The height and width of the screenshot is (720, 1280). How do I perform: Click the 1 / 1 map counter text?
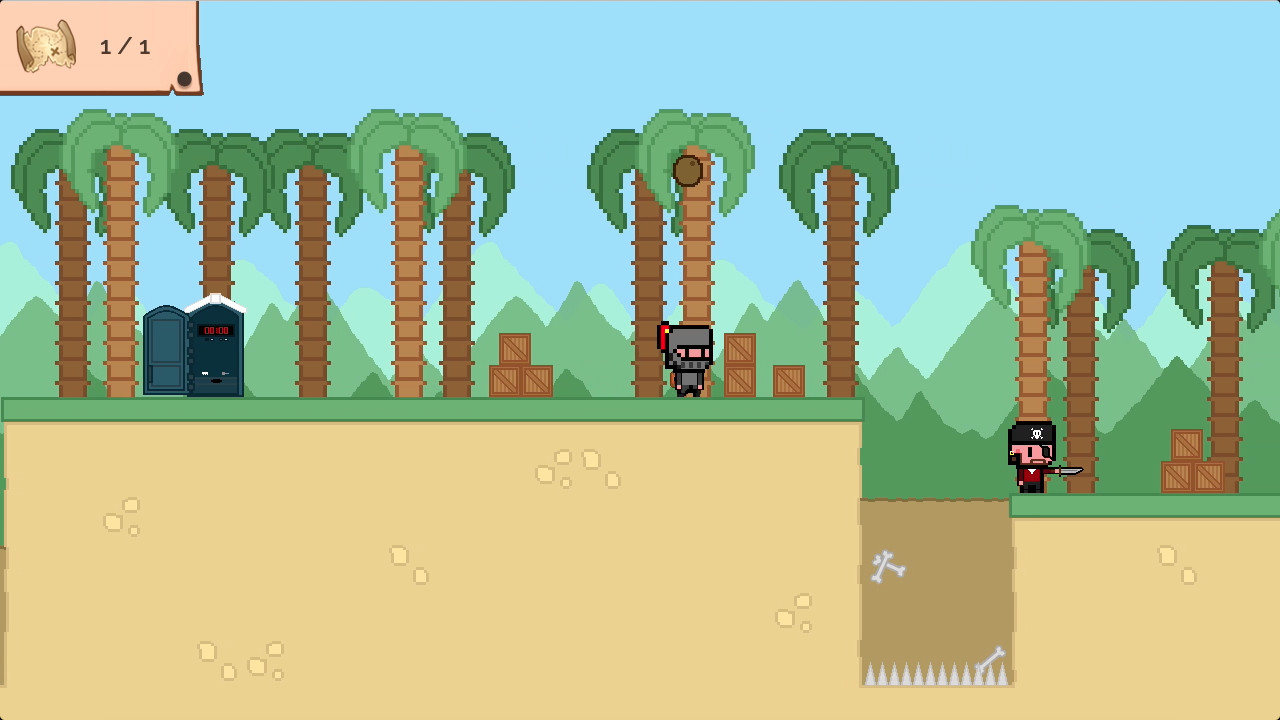click(x=124, y=46)
